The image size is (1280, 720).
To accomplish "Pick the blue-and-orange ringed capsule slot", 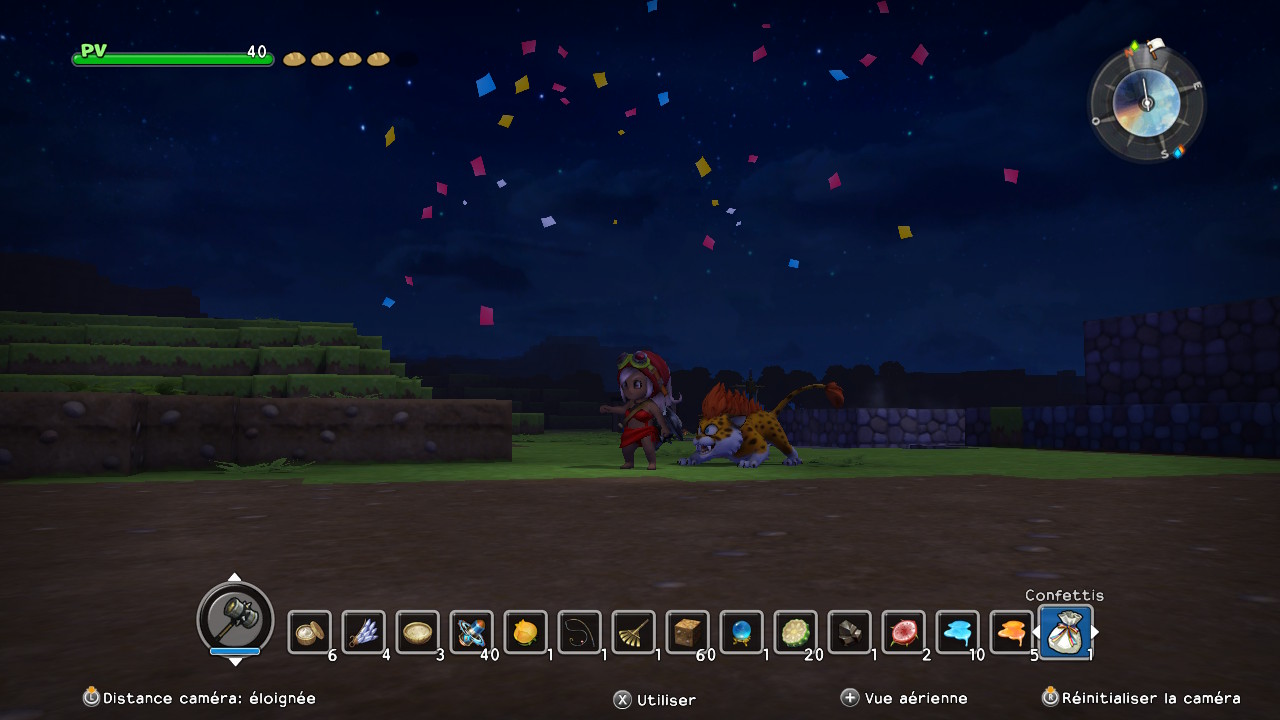I will [472, 632].
